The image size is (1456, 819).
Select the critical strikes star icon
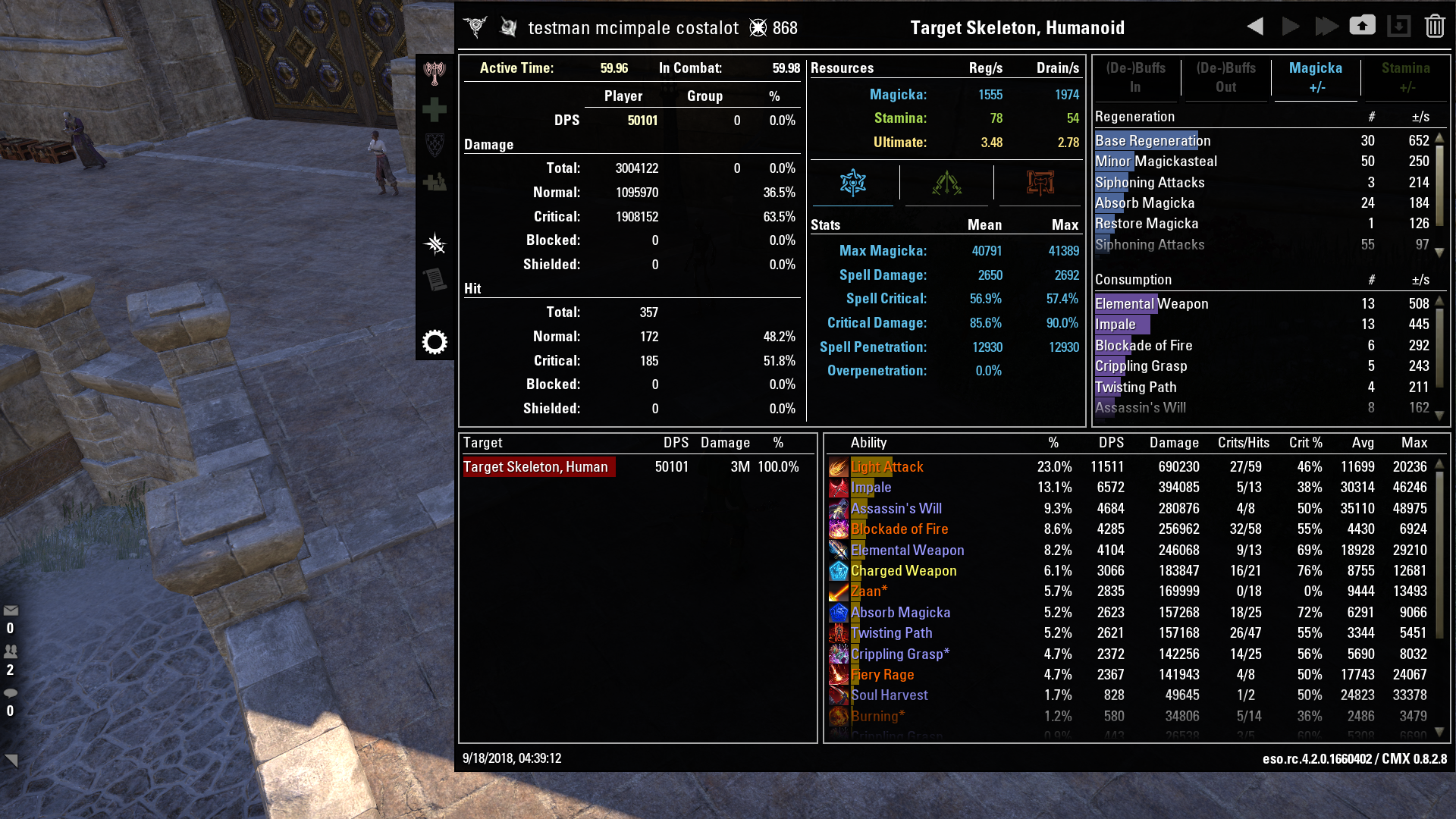click(435, 244)
